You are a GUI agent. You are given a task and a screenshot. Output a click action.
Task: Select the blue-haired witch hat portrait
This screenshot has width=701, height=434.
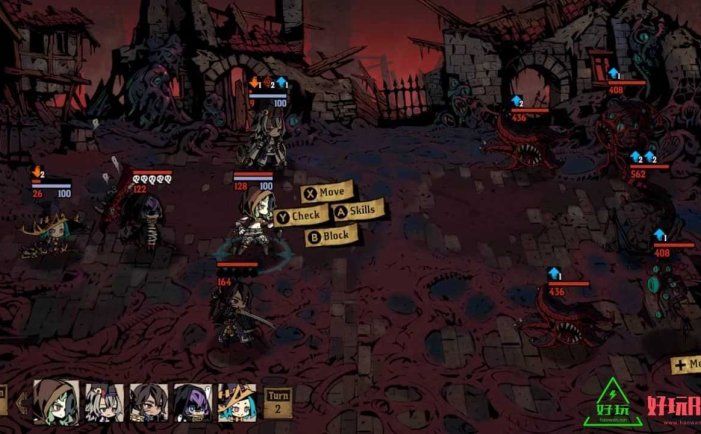pyautogui.click(x=236, y=404)
